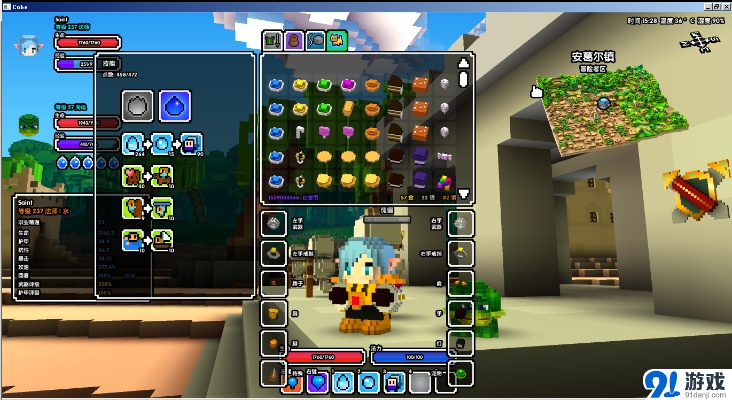Switch to the armor inventory tab
The width and height of the screenshot is (732, 400).
[272, 41]
